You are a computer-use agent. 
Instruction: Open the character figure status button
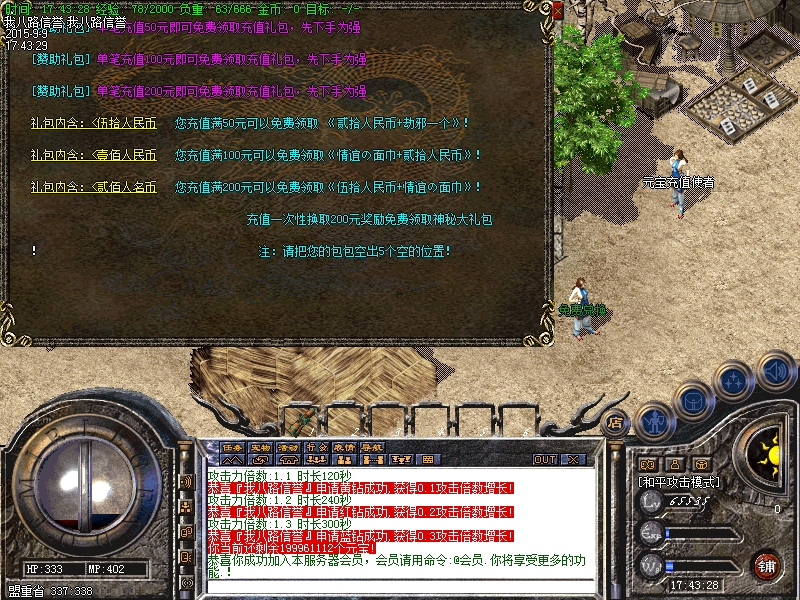tap(652, 418)
